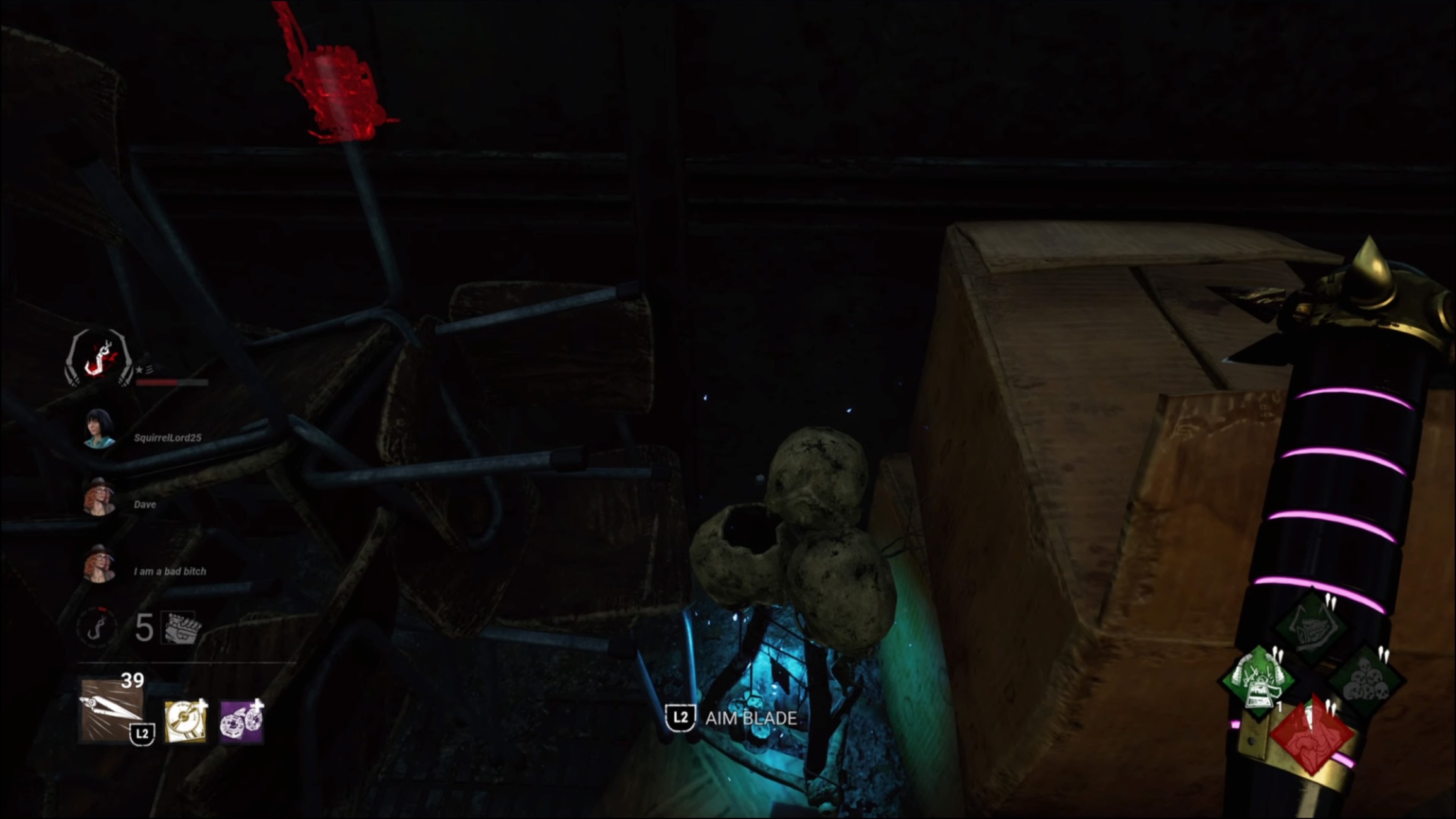Click the skull pile perk icon

tap(1365, 678)
